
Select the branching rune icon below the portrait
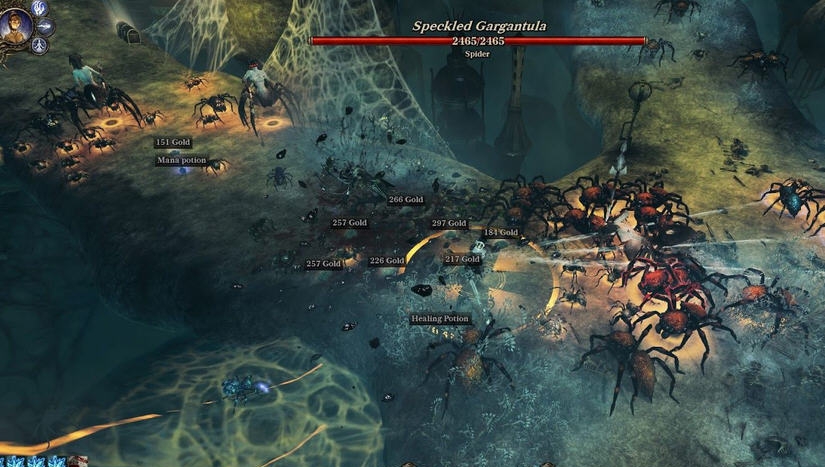(40, 45)
